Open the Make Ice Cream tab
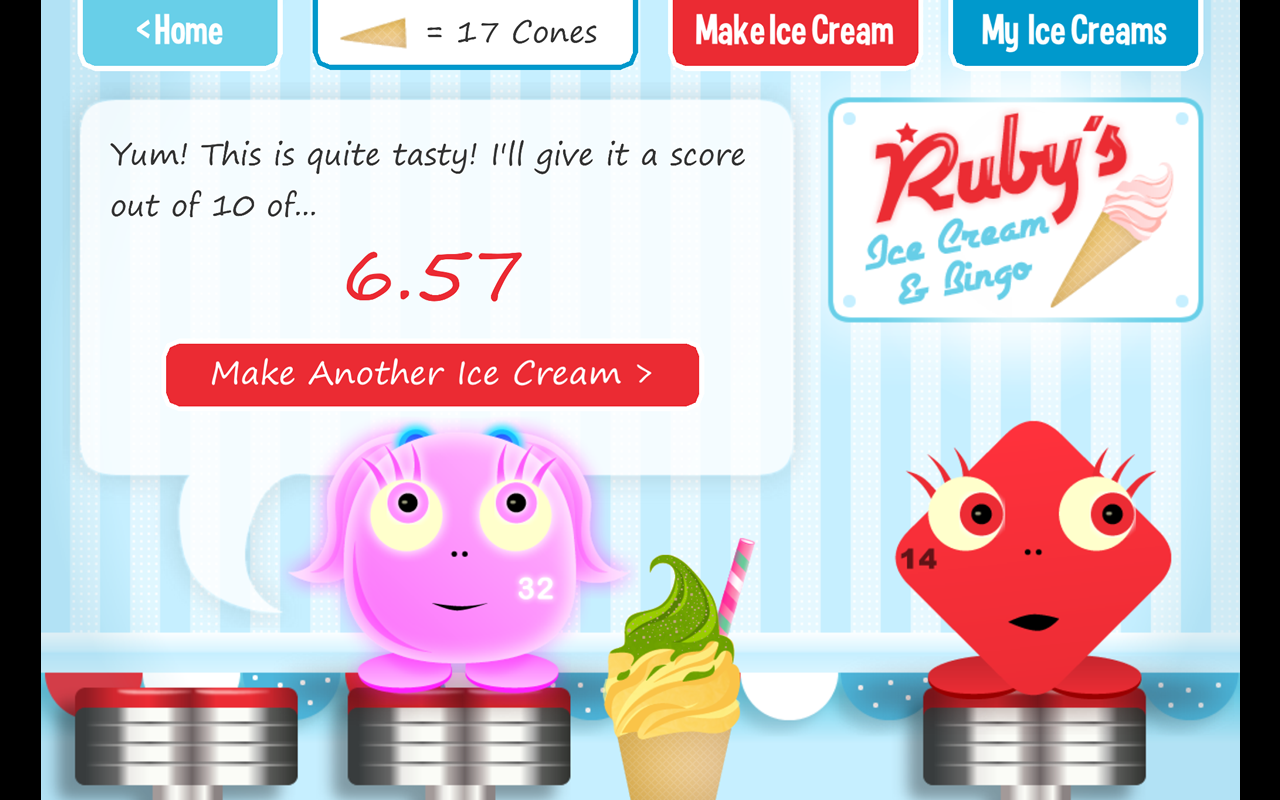Image resolution: width=1280 pixels, height=800 pixels. point(795,31)
